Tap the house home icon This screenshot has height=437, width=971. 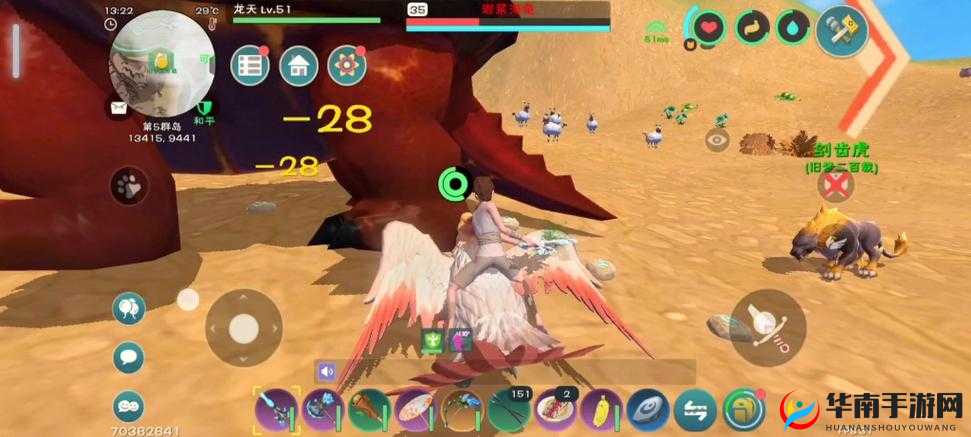pyautogui.click(x=299, y=66)
